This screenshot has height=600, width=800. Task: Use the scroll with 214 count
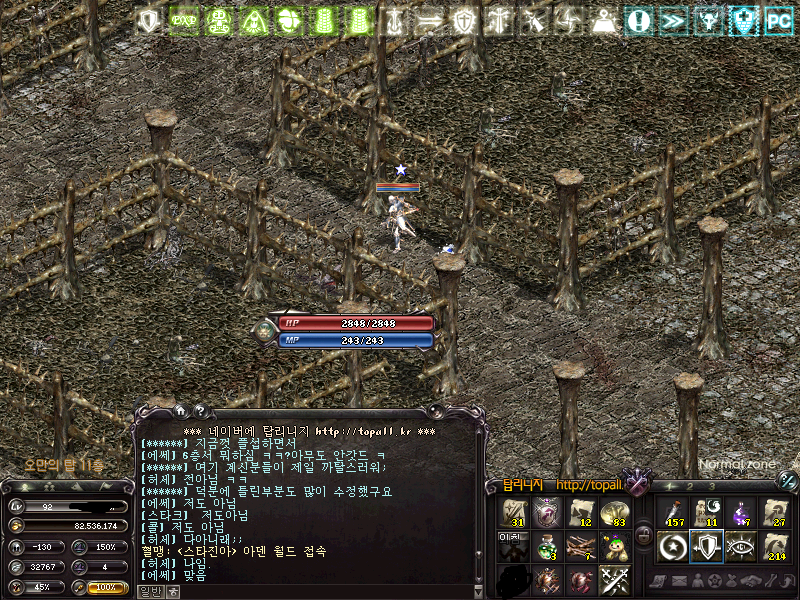(x=775, y=546)
